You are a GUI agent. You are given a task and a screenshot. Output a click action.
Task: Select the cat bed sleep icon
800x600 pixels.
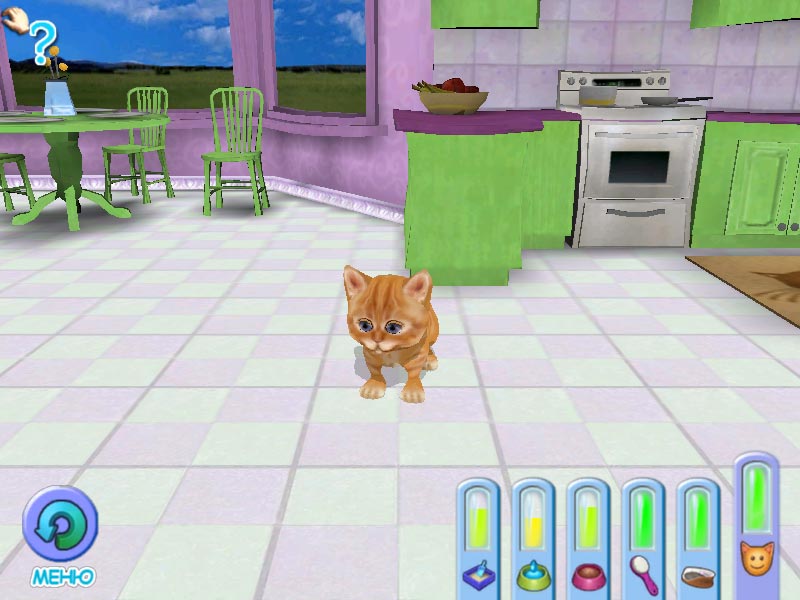(x=697, y=575)
